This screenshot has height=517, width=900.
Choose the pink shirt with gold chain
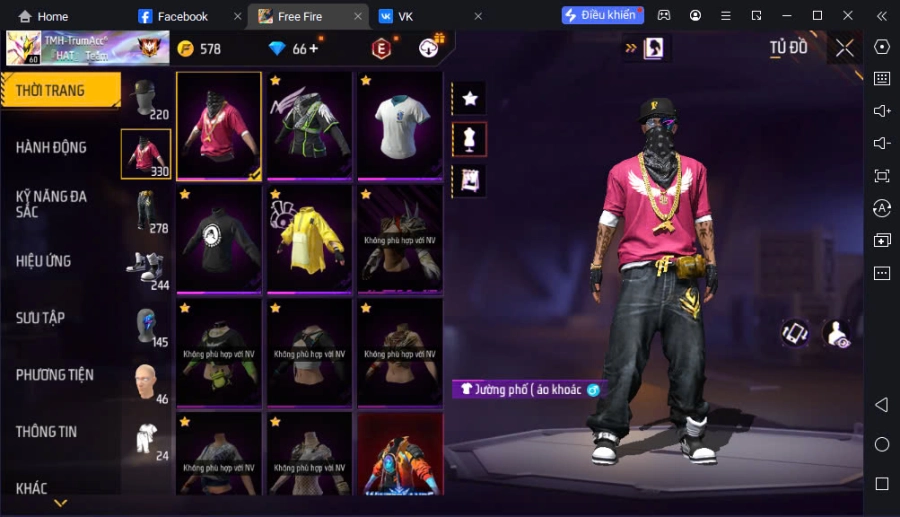click(x=219, y=126)
